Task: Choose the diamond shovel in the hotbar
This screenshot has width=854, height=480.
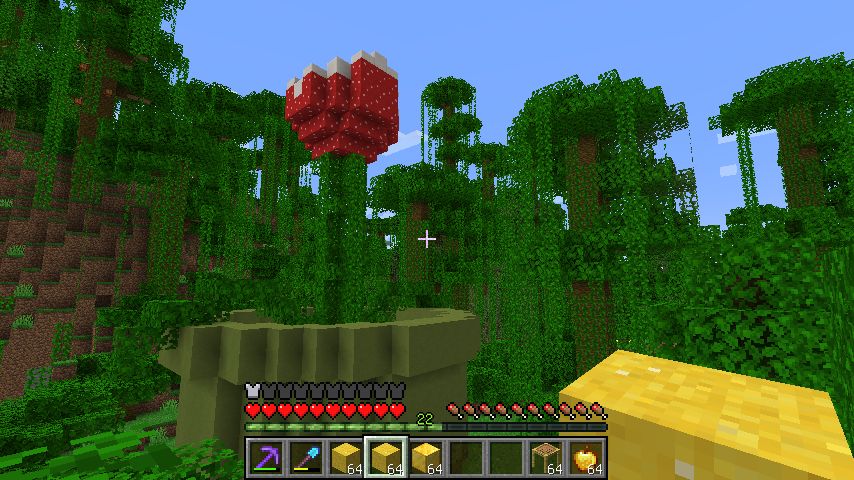Action: (x=306, y=458)
